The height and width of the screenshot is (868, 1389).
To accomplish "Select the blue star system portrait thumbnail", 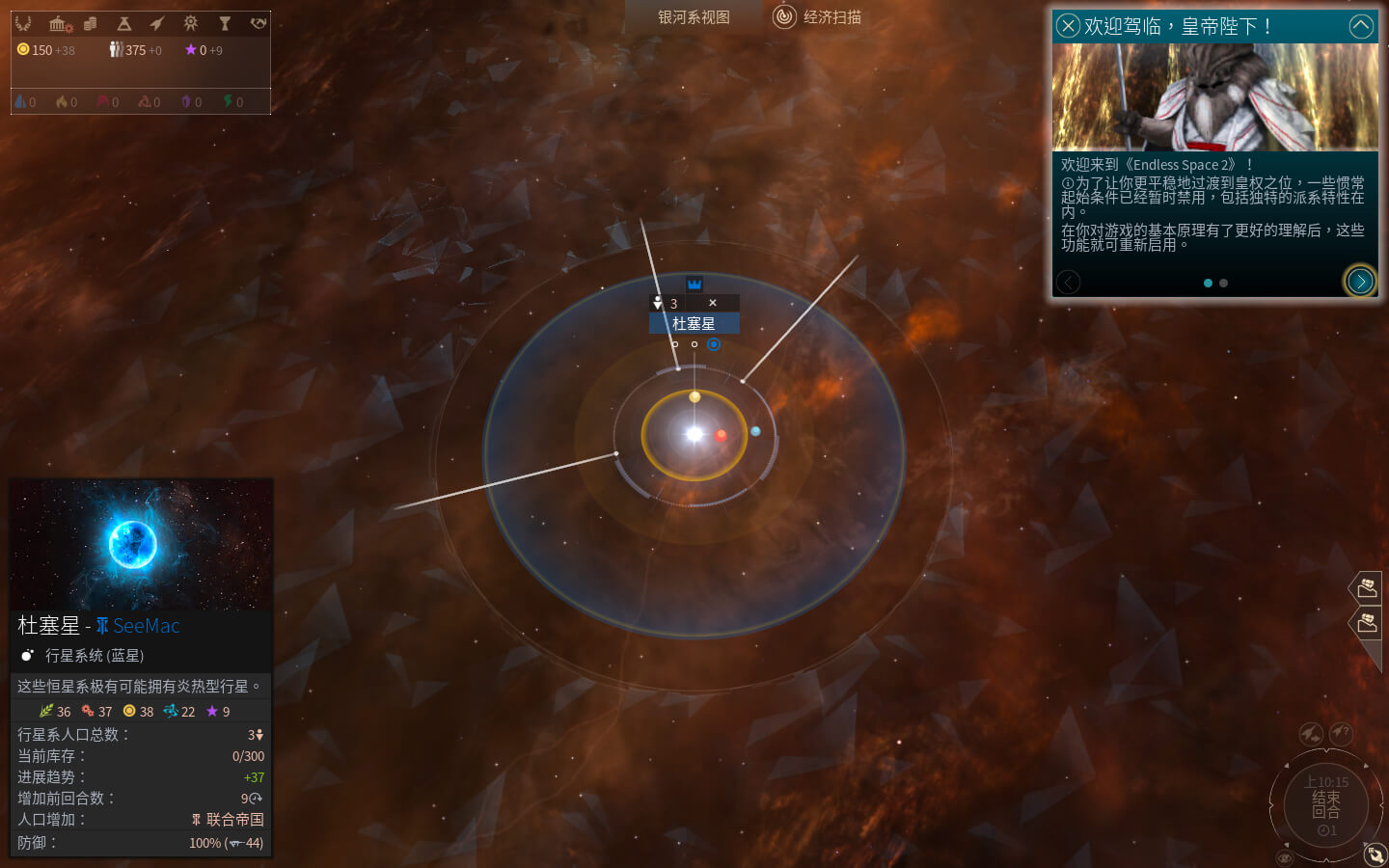I will 142,544.
